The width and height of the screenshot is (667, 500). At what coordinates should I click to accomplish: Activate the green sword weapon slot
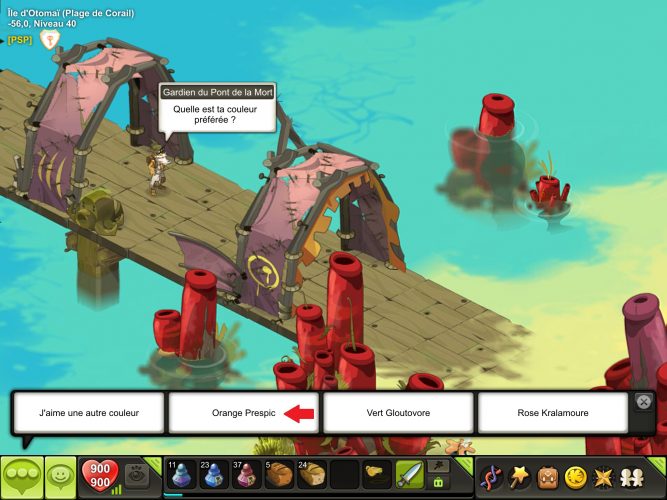tap(409, 475)
